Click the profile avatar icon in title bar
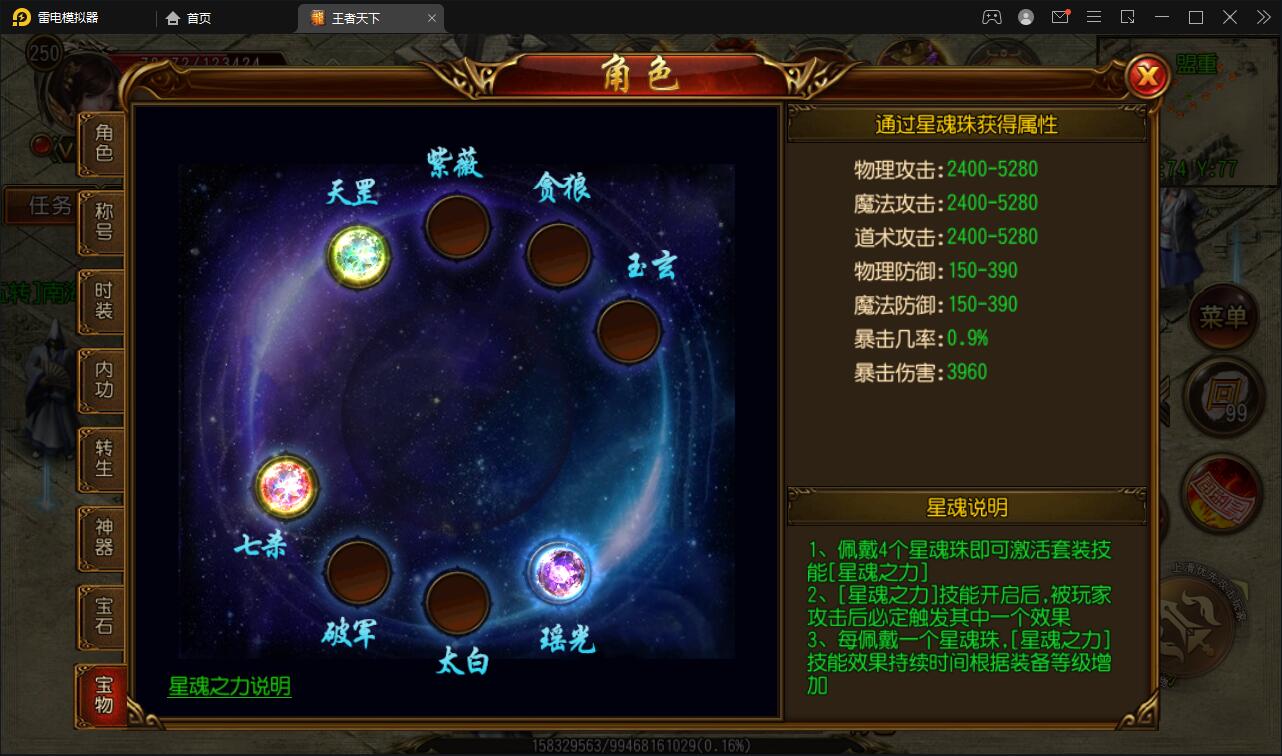 pos(1025,17)
